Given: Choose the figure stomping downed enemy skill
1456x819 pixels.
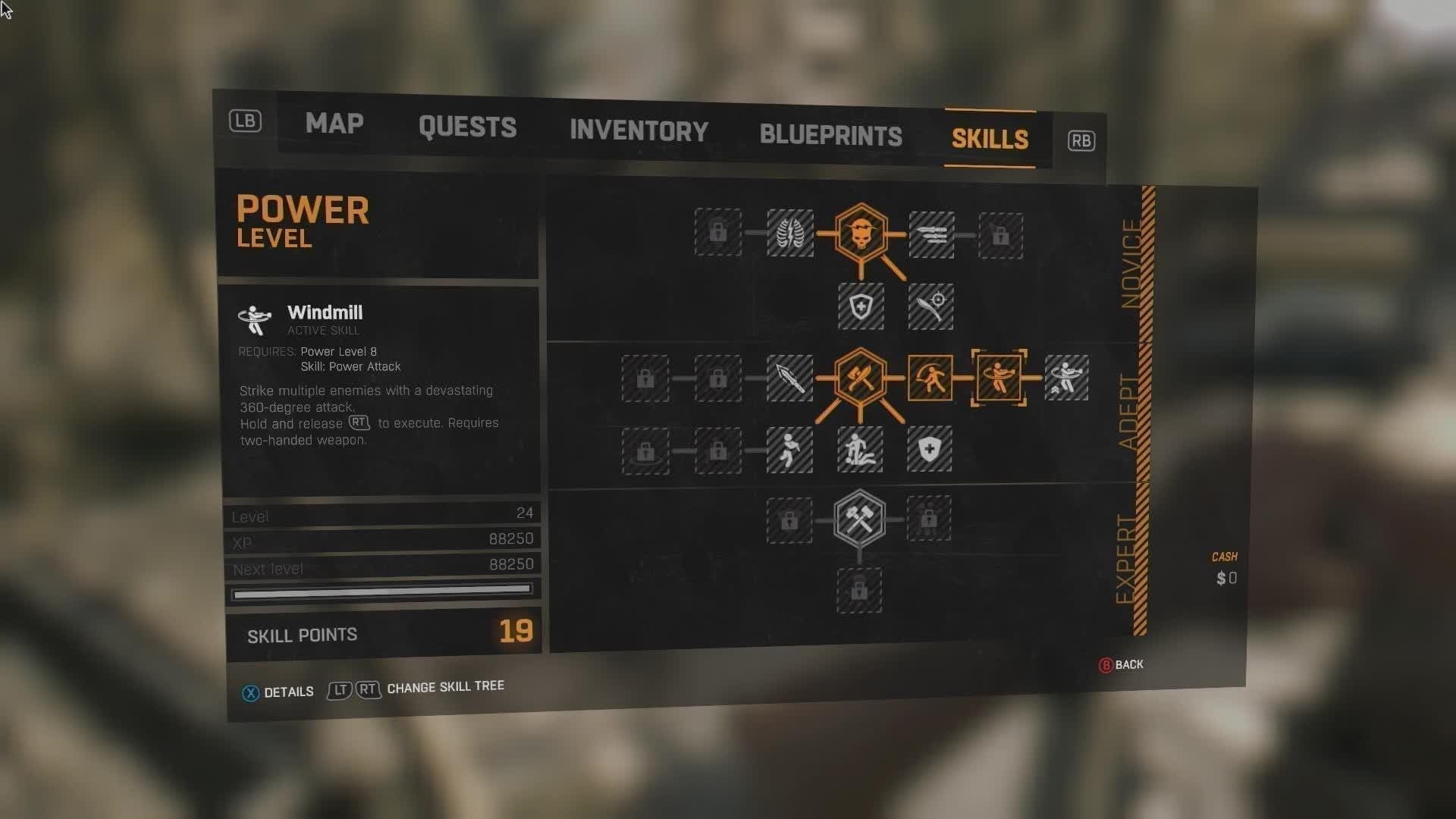Looking at the screenshot, I should [860, 450].
